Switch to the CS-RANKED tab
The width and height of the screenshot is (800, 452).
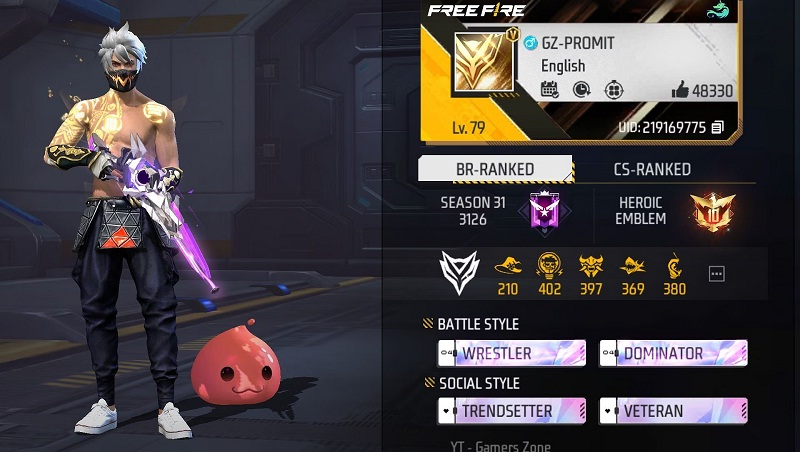click(x=652, y=169)
